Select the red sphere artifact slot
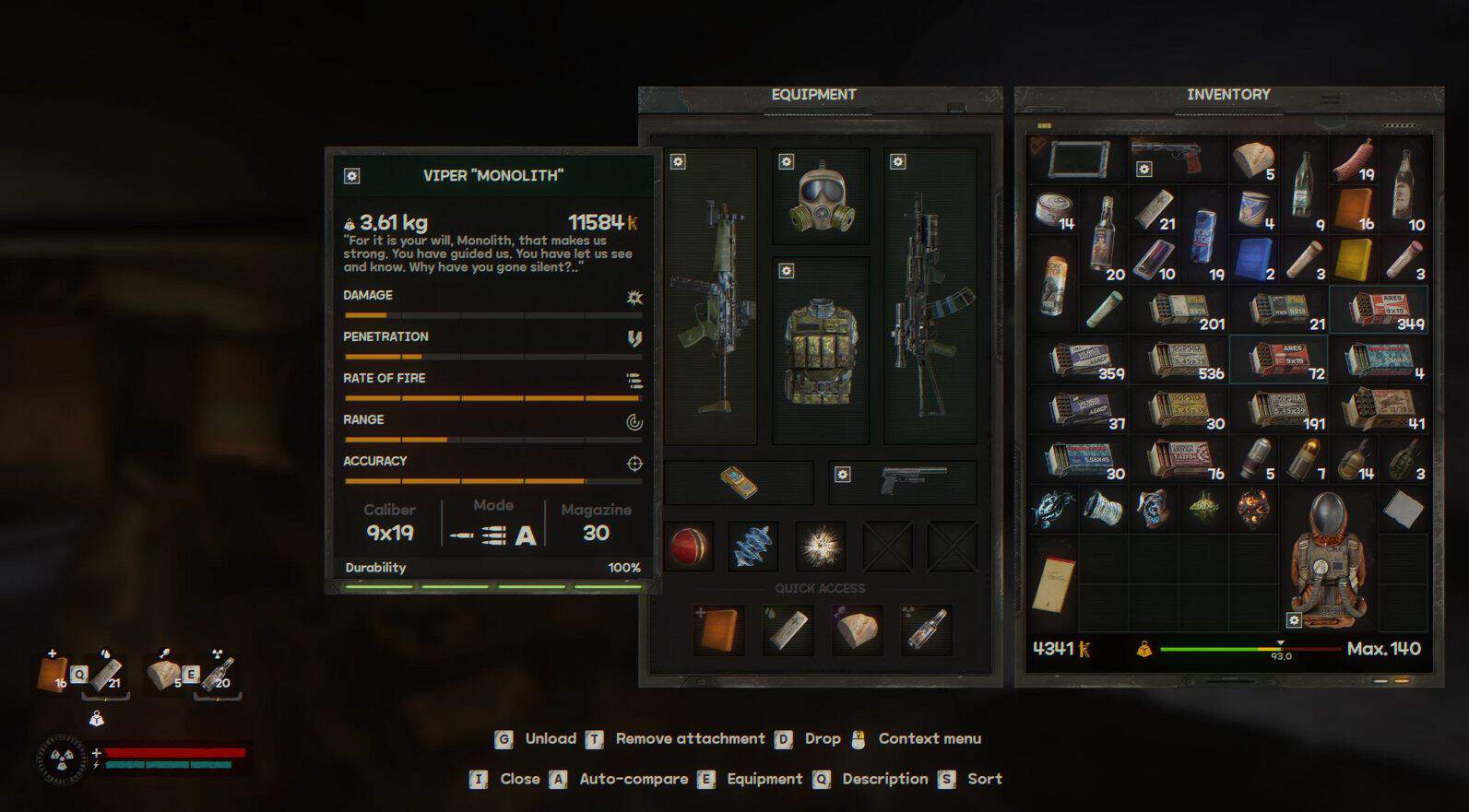 pos(689,547)
